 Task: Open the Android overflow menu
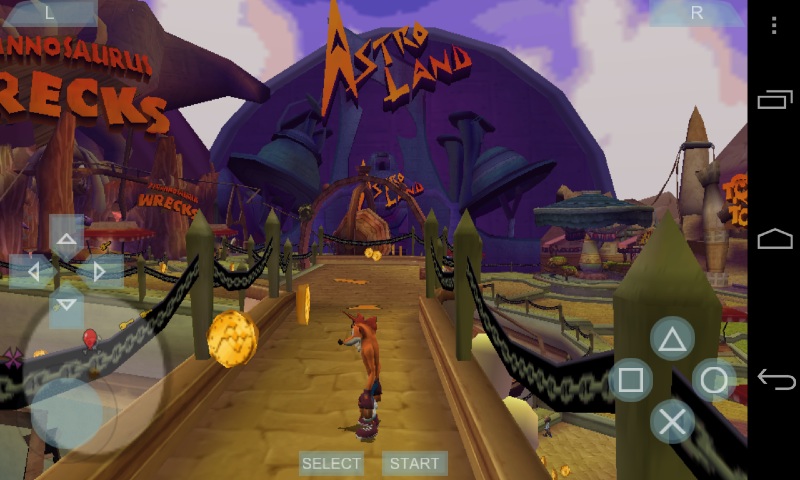tap(774, 25)
